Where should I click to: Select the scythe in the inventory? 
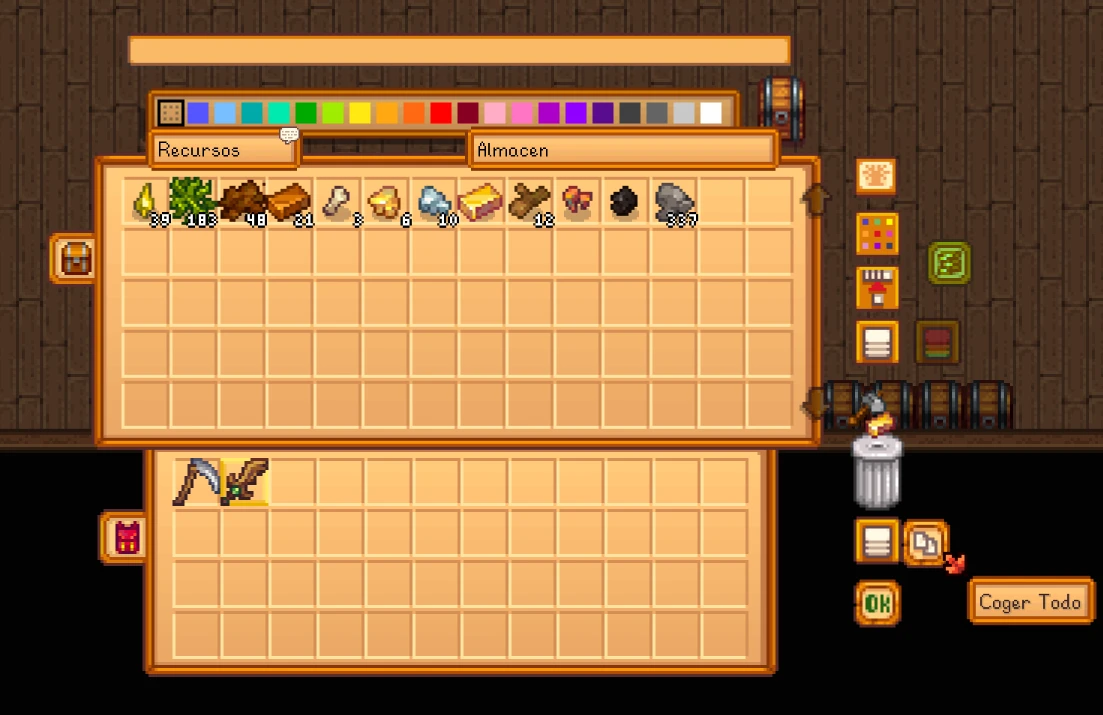point(196,482)
